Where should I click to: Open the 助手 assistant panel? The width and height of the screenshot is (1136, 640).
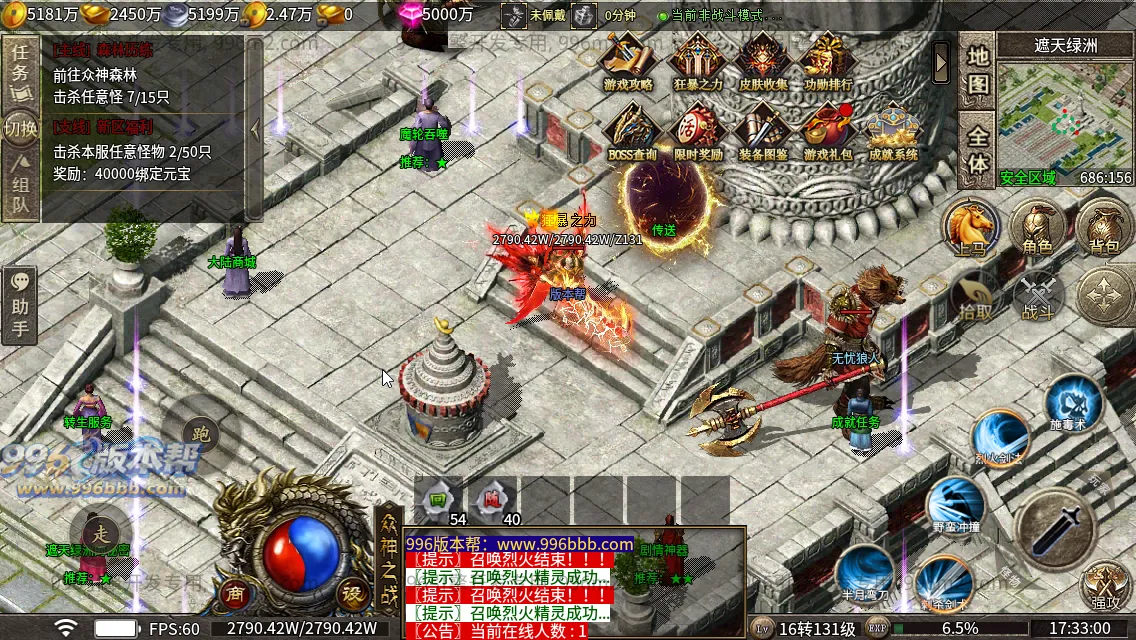coord(19,305)
